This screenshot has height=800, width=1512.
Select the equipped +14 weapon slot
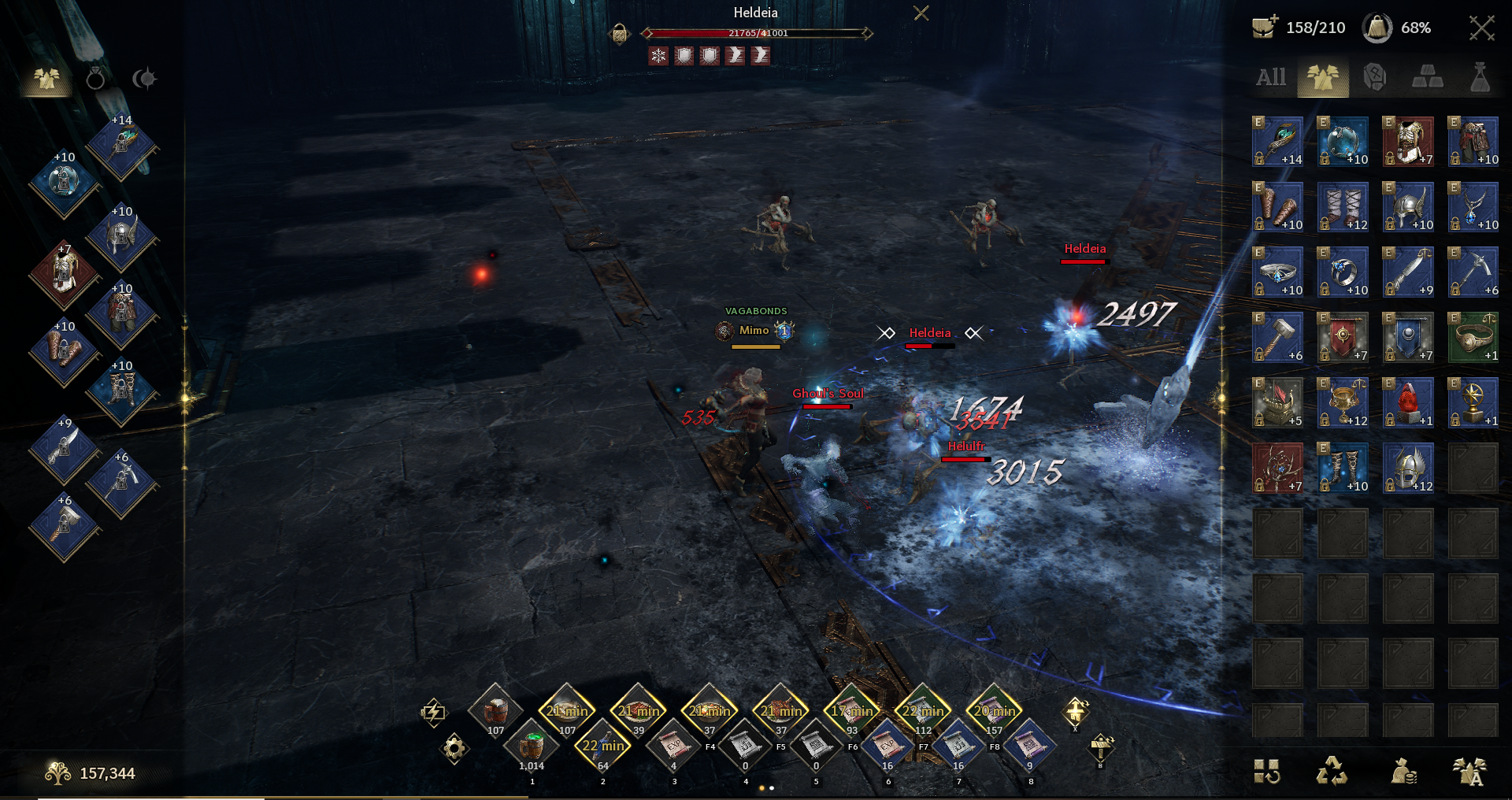coord(121,144)
